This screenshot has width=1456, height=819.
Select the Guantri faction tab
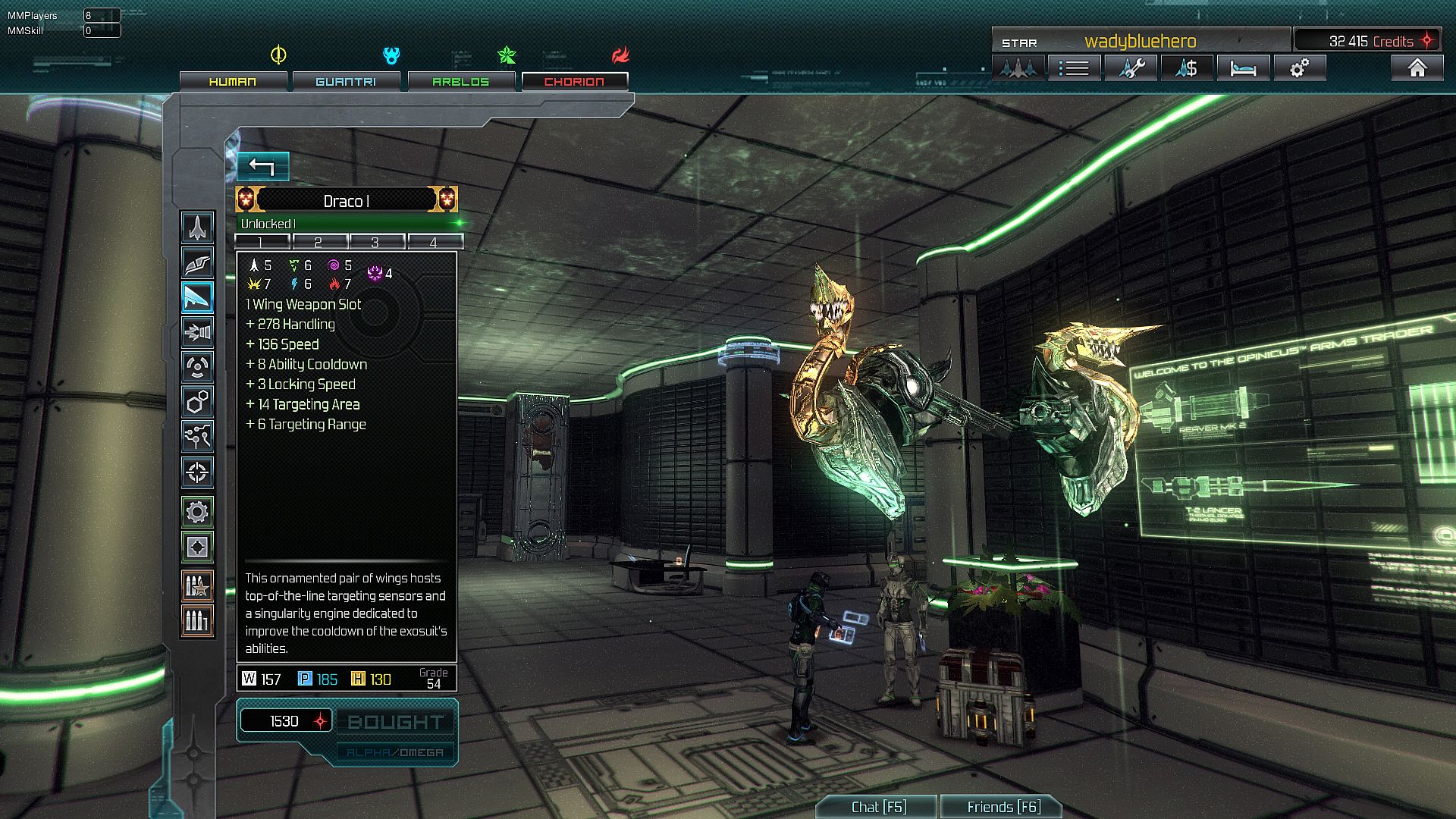coord(346,81)
